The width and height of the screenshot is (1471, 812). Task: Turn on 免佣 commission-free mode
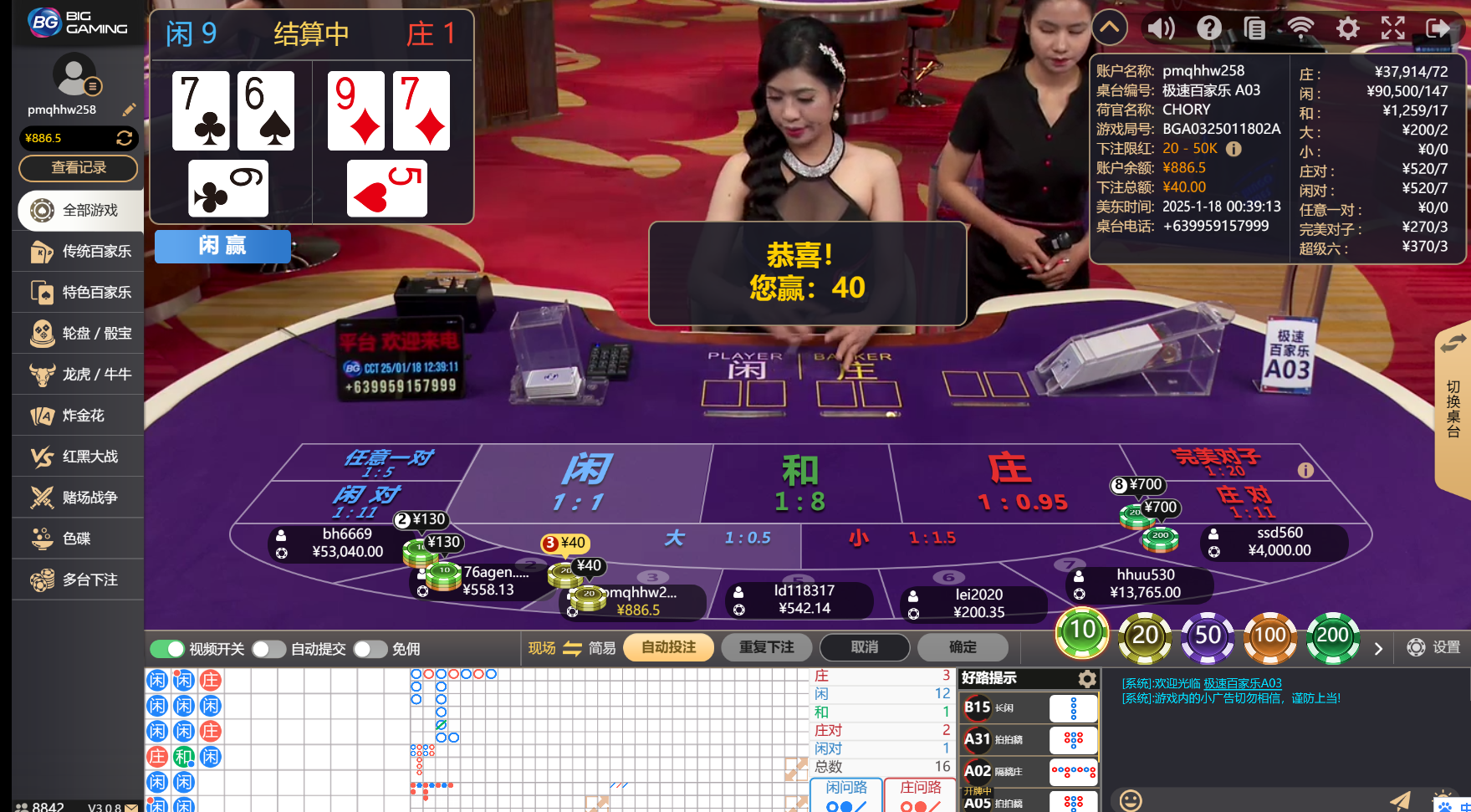pos(370,648)
